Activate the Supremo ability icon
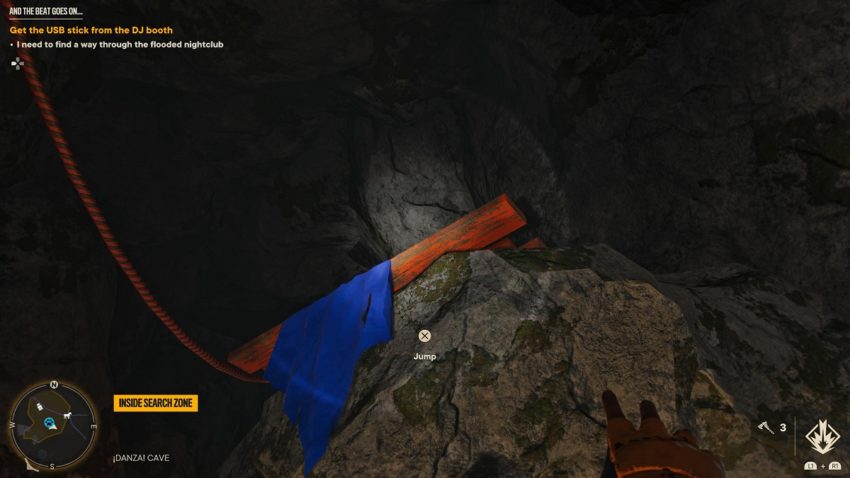The image size is (850, 478). [822, 436]
